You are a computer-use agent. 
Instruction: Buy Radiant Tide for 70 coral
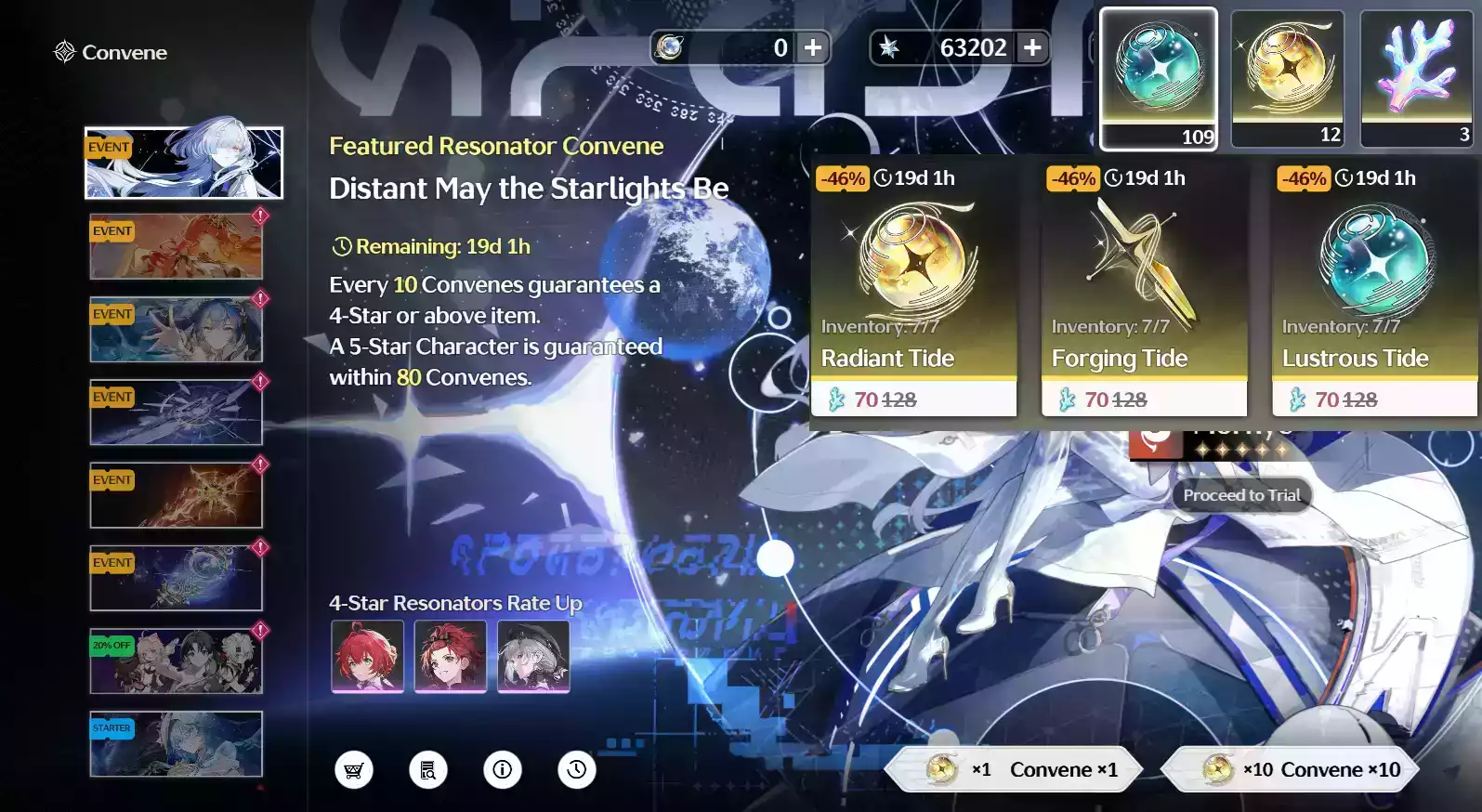click(913, 399)
